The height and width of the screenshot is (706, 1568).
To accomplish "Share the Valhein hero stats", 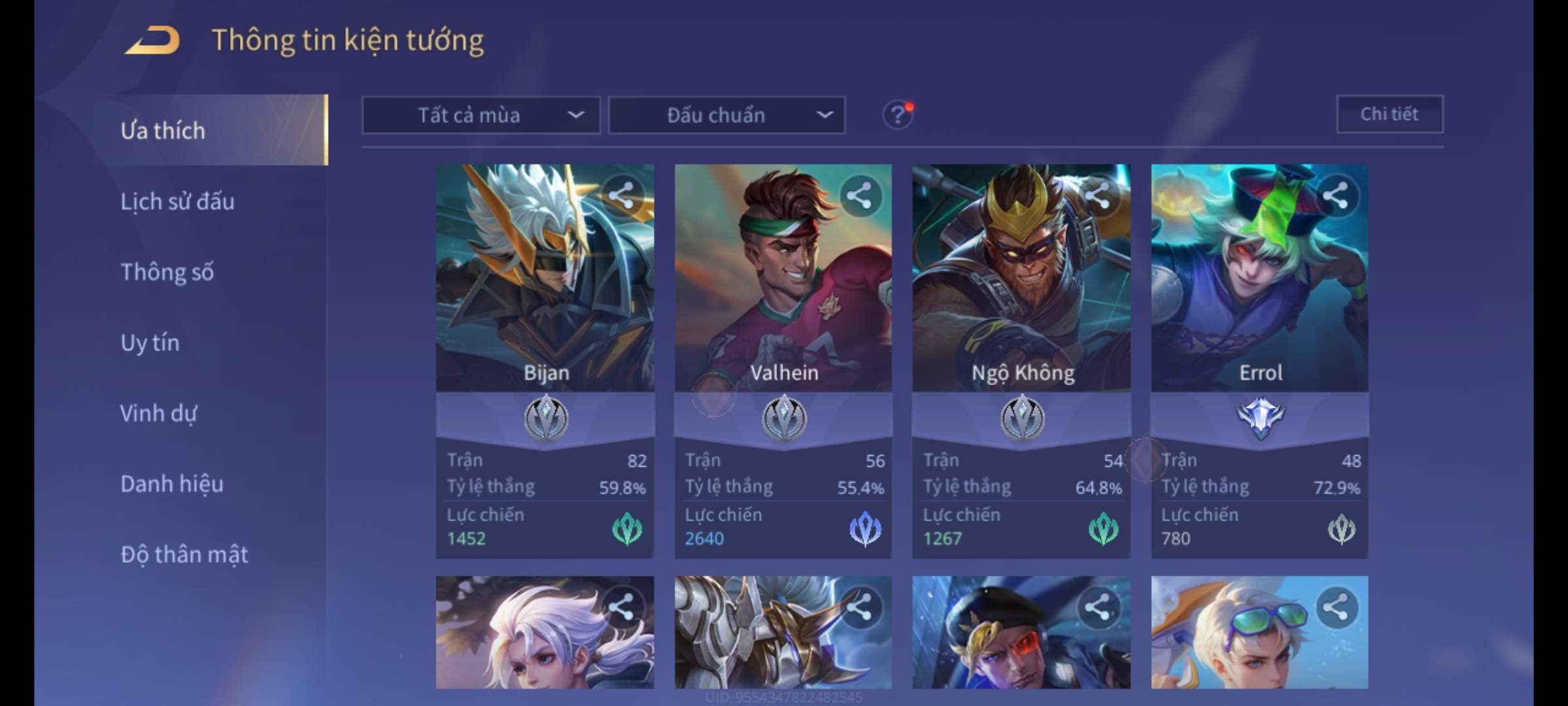I will click(x=859, y=195).
